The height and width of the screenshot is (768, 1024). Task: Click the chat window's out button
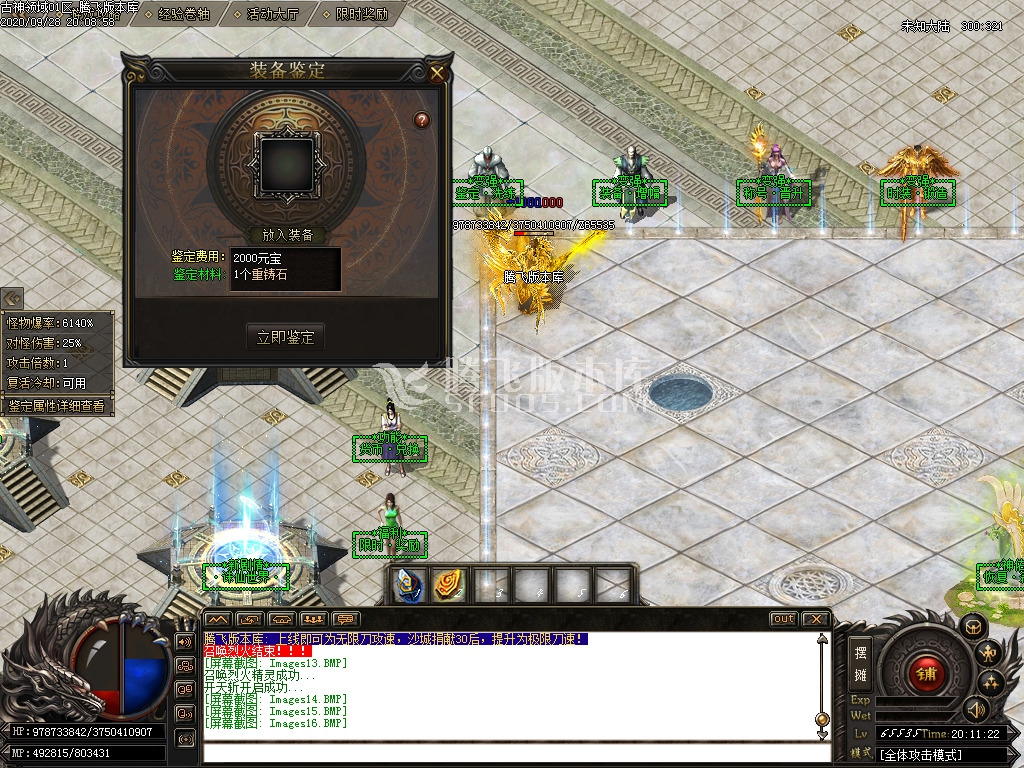click(783, 619)
